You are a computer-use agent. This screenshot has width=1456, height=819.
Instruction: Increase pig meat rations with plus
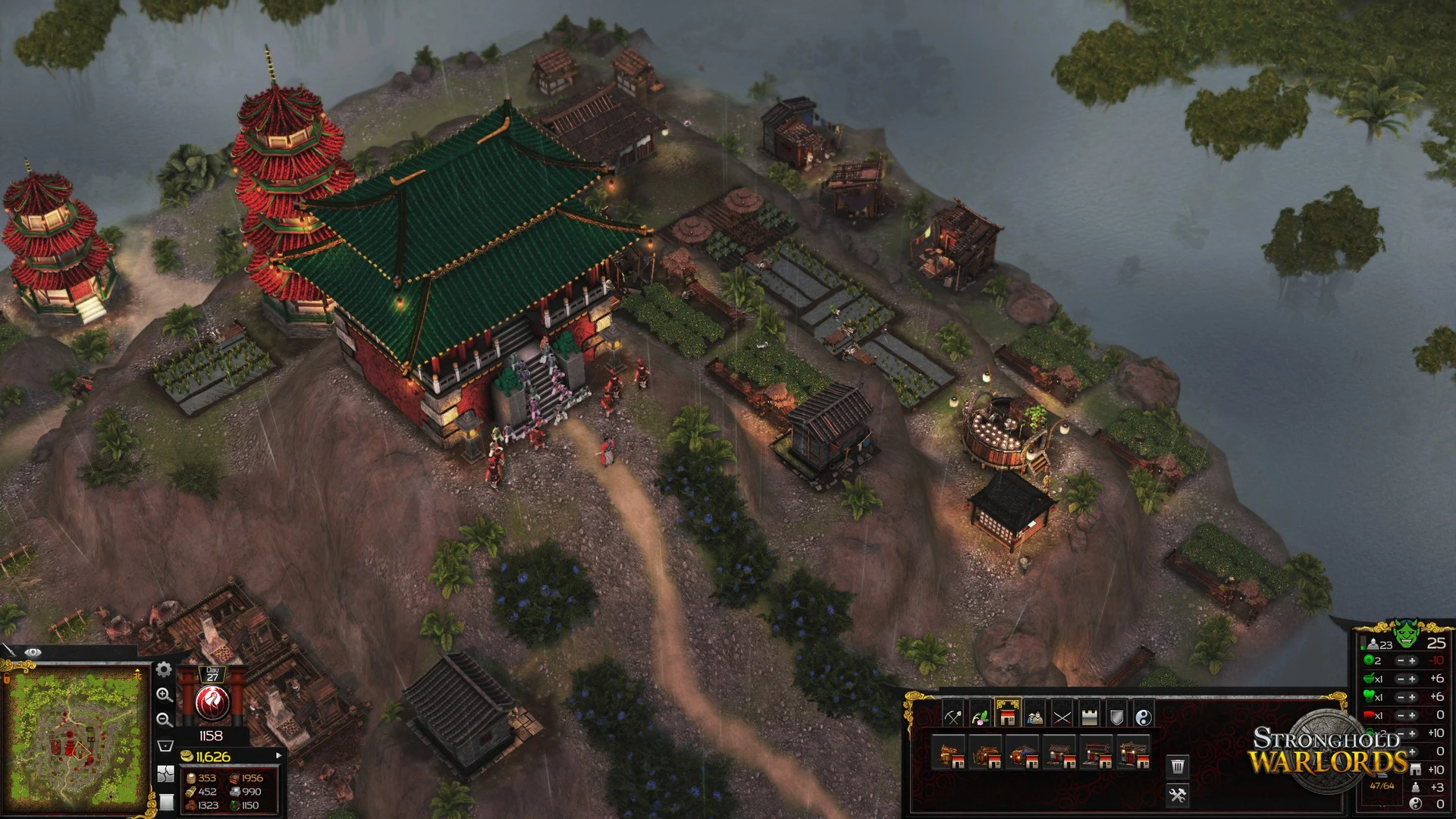pos(1412,715)
